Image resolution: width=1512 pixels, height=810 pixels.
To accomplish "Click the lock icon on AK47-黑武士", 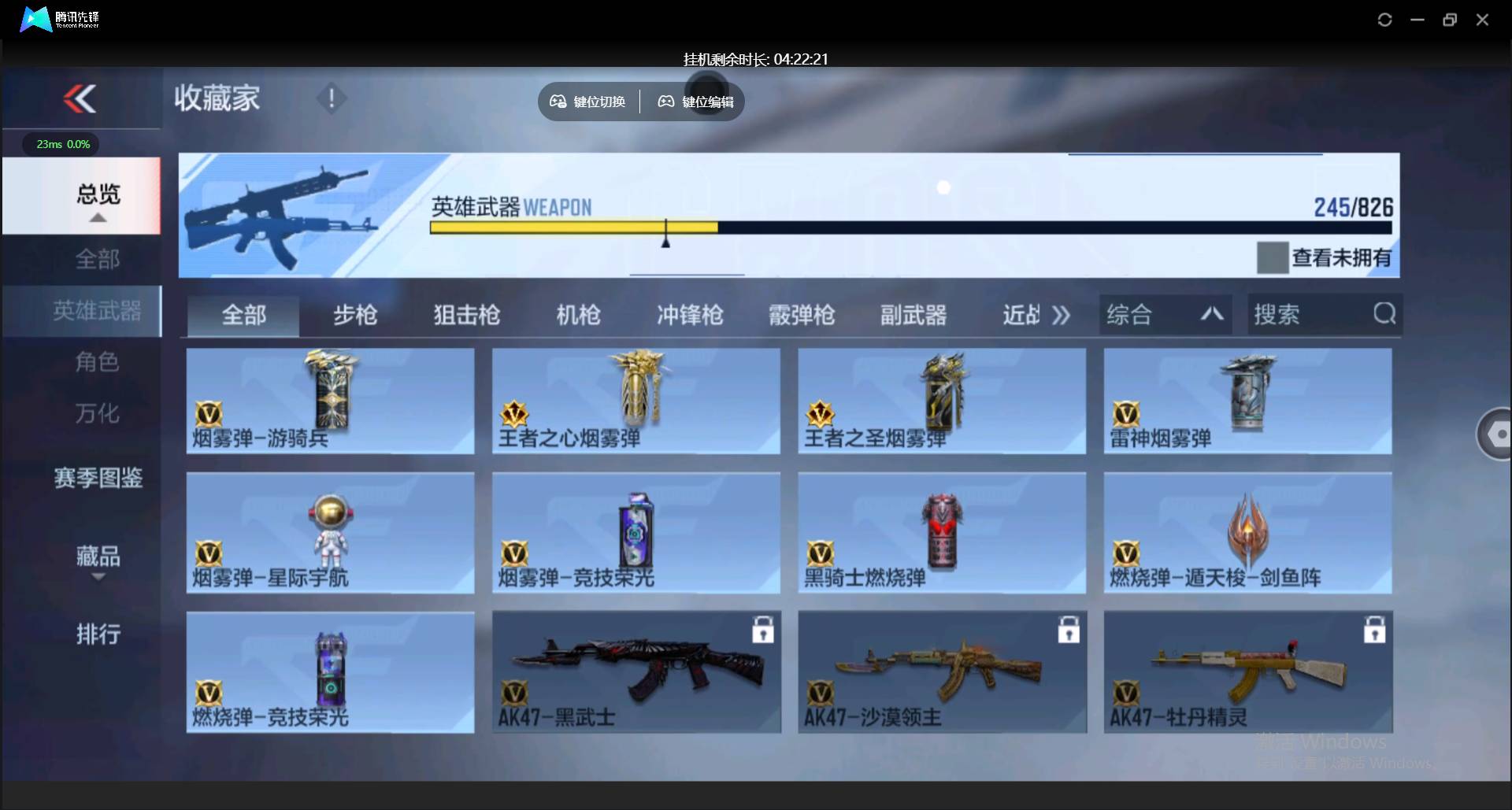I will (763, 630).
